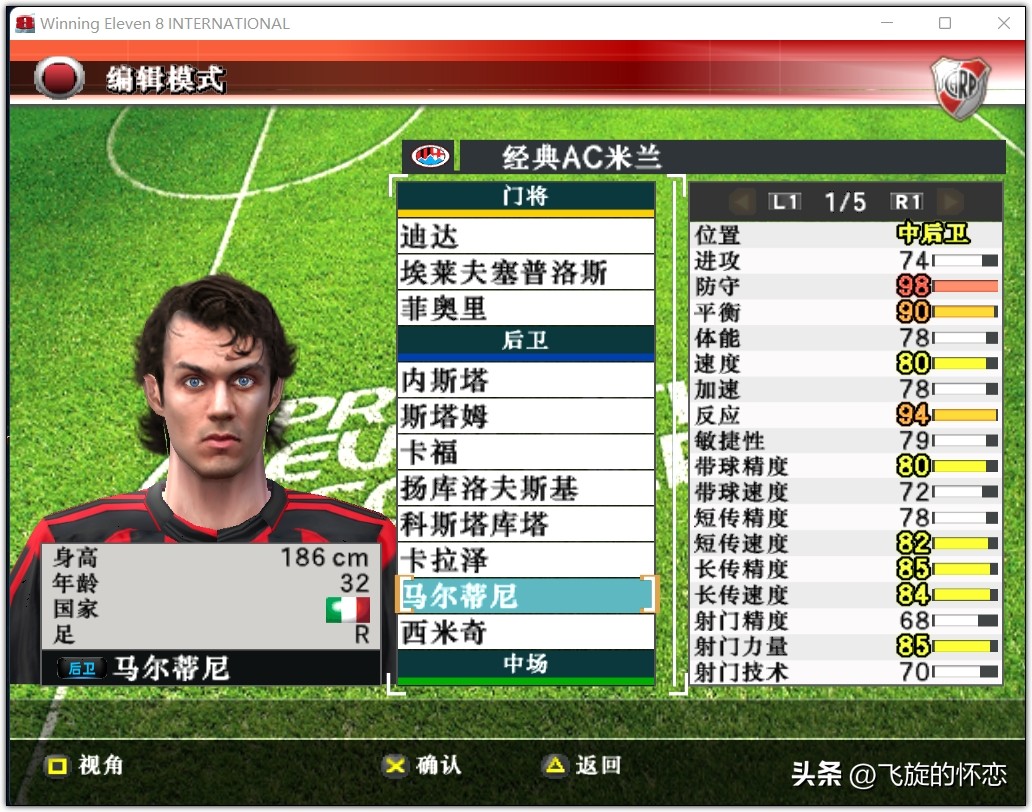Screen dimensions: 1032x812
Task: Minimize the game window
Action: click(x=886, y=23)
